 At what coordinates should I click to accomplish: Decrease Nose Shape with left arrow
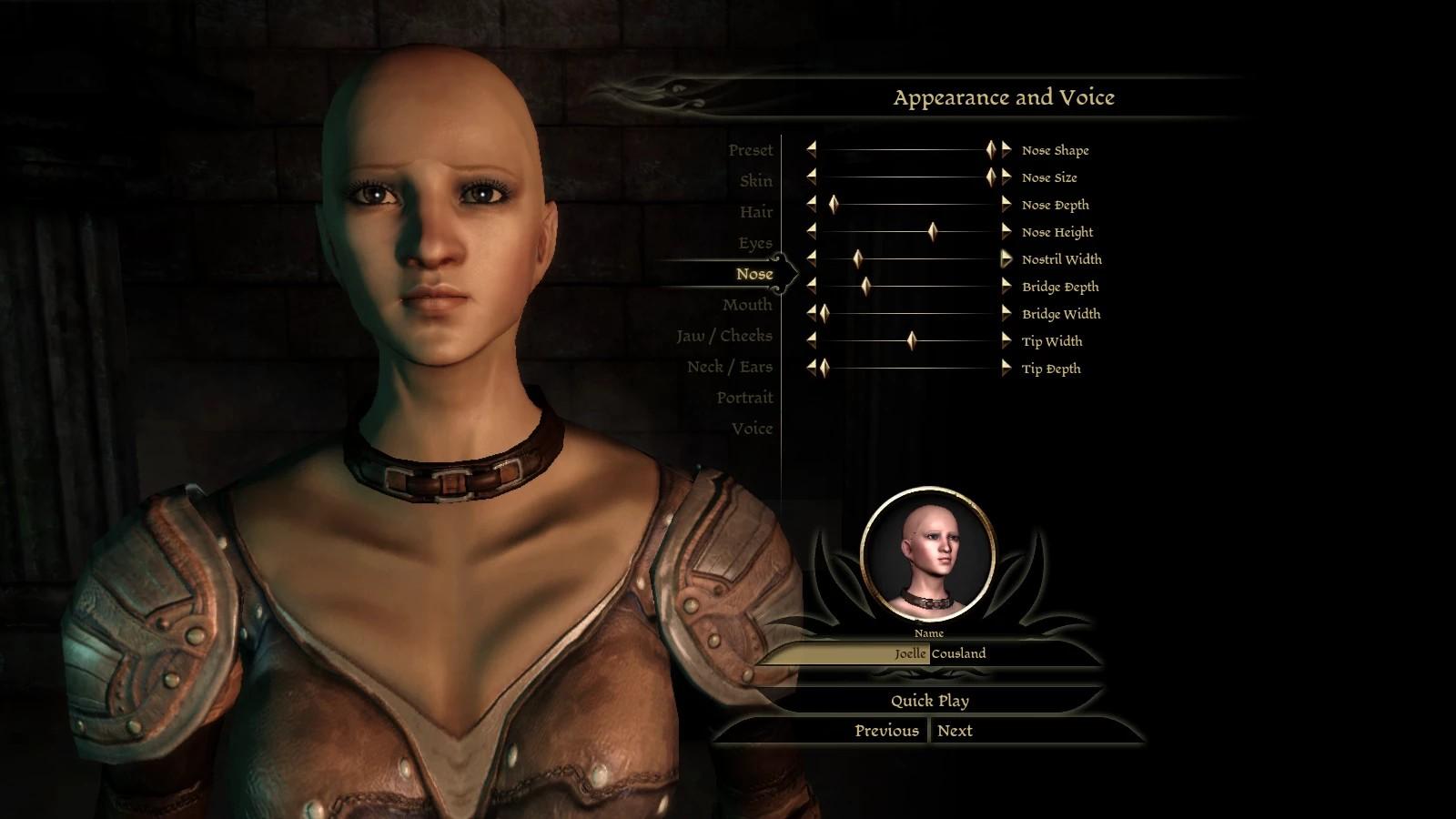[811, 150]
